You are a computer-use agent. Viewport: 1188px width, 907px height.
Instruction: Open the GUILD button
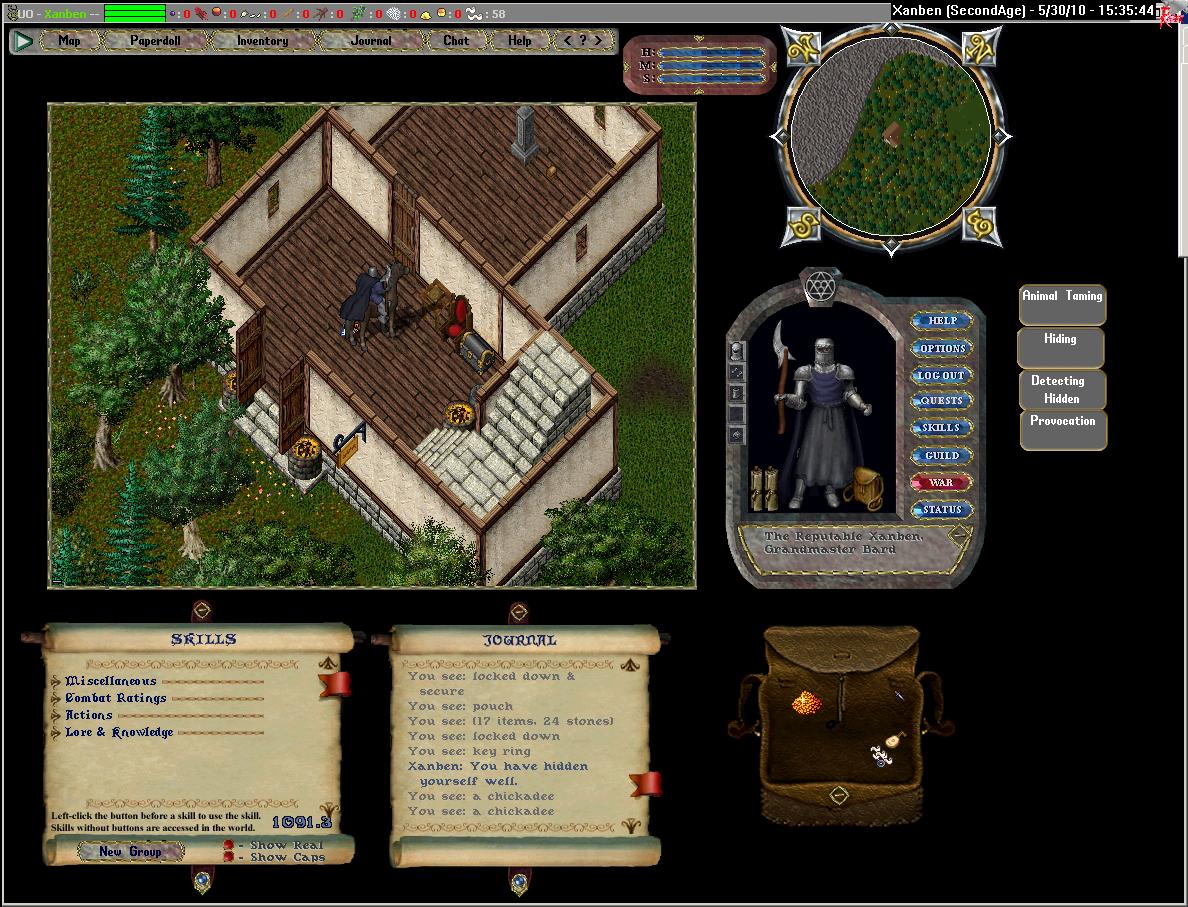tap(942, 455)
